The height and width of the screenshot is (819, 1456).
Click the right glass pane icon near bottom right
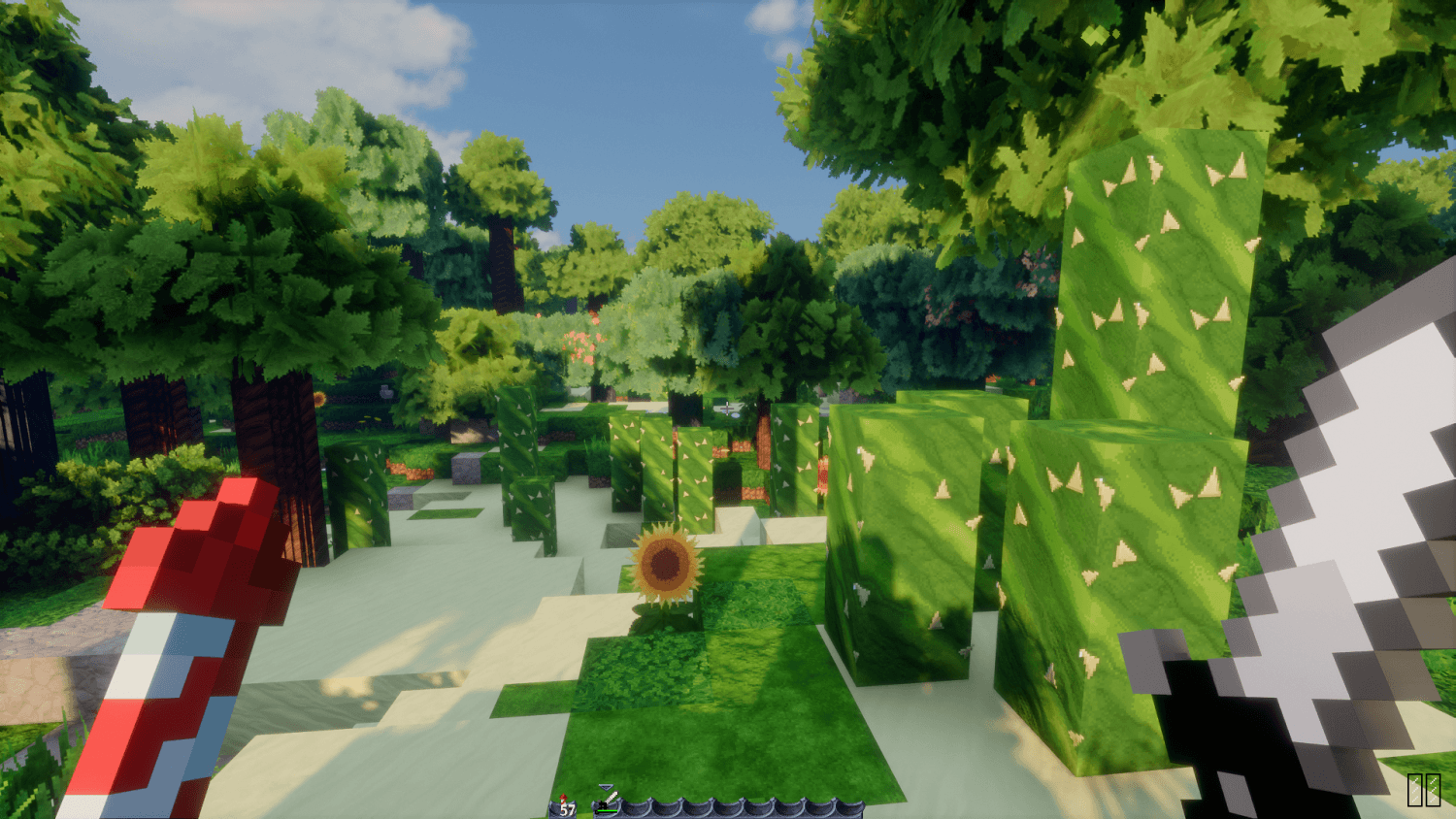[x=1434, y=789]
